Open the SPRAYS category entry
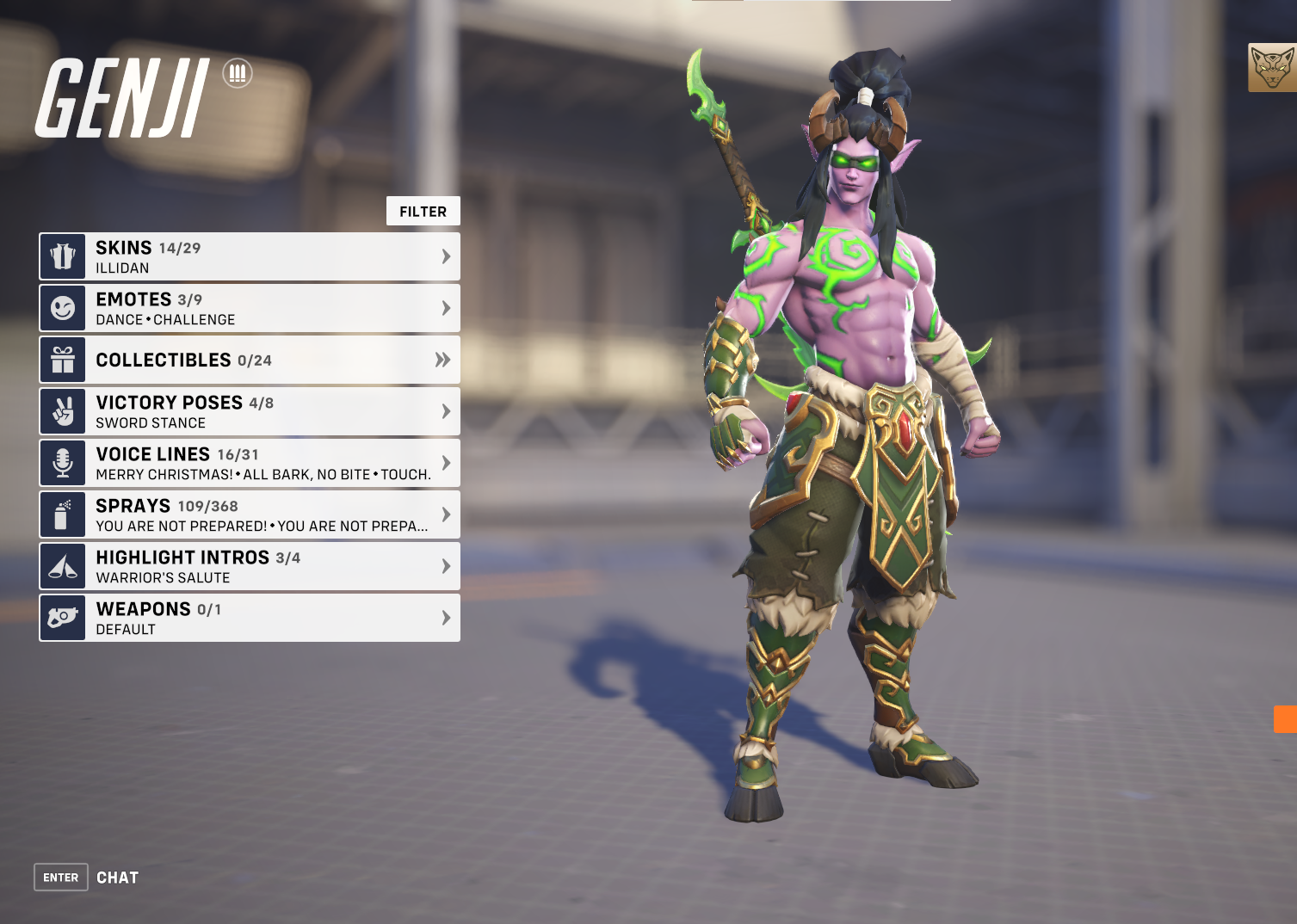Screen dimensions: 1297x924 tap(250, 514)
